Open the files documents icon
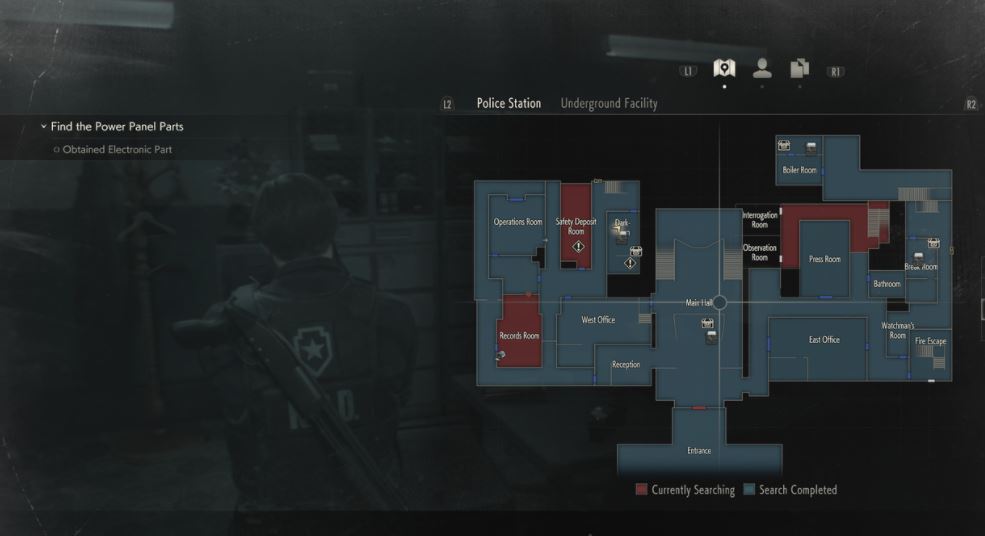 (799, 68)
